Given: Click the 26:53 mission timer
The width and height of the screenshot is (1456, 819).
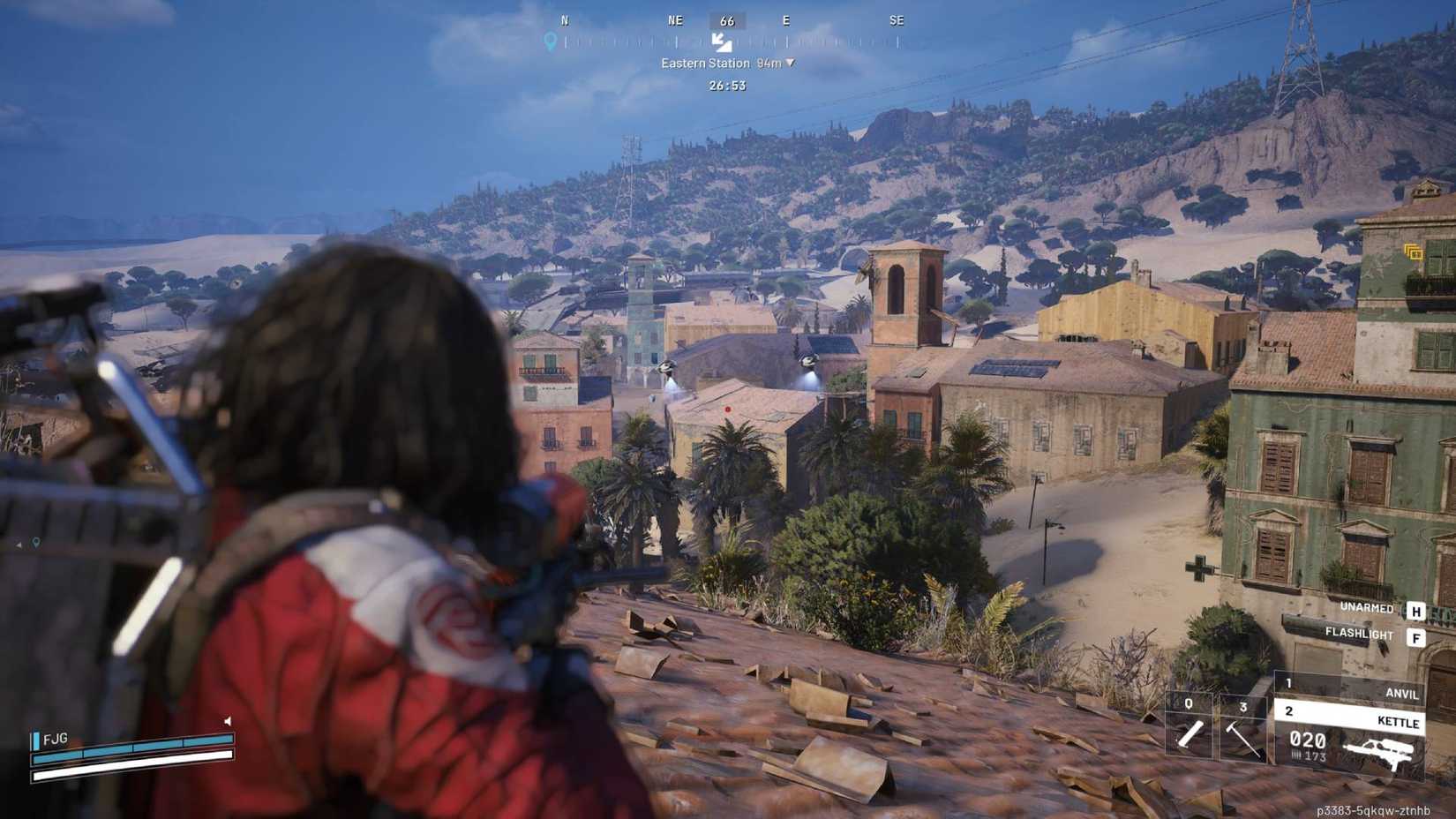Looking at the screenshot, I should tap(724, 86).
